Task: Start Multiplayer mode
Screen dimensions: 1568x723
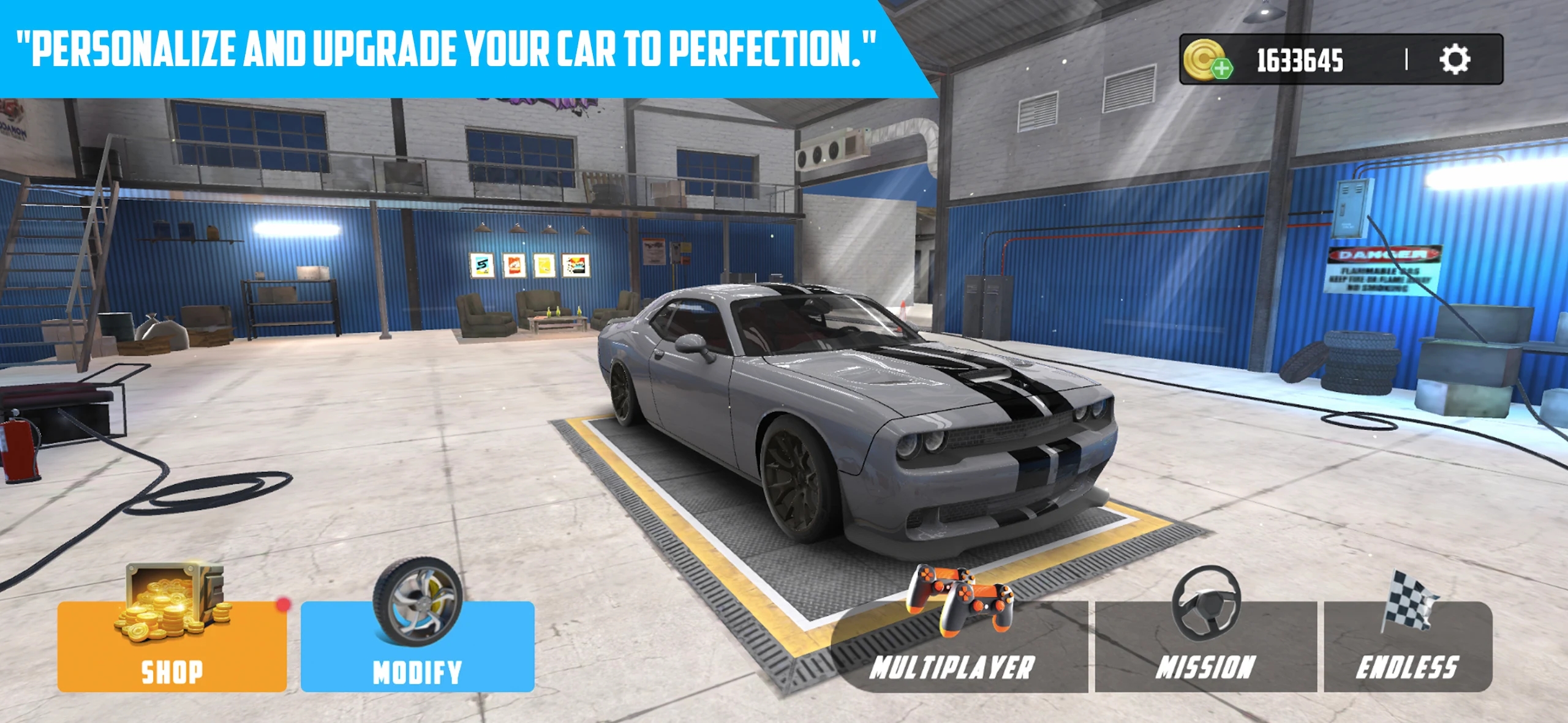Action: pos(959,648)
